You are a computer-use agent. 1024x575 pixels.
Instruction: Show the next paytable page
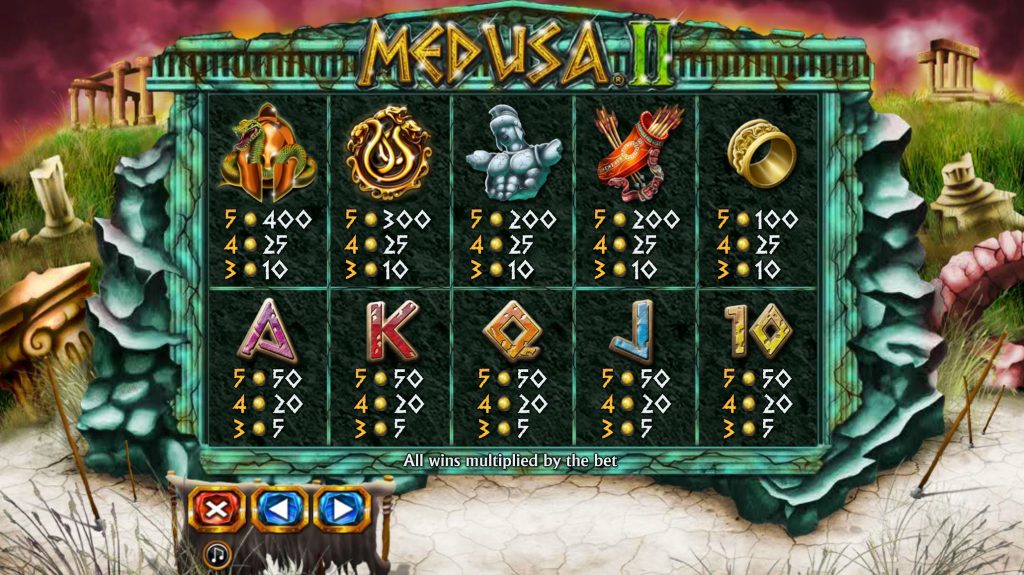(x=342, y=509)
